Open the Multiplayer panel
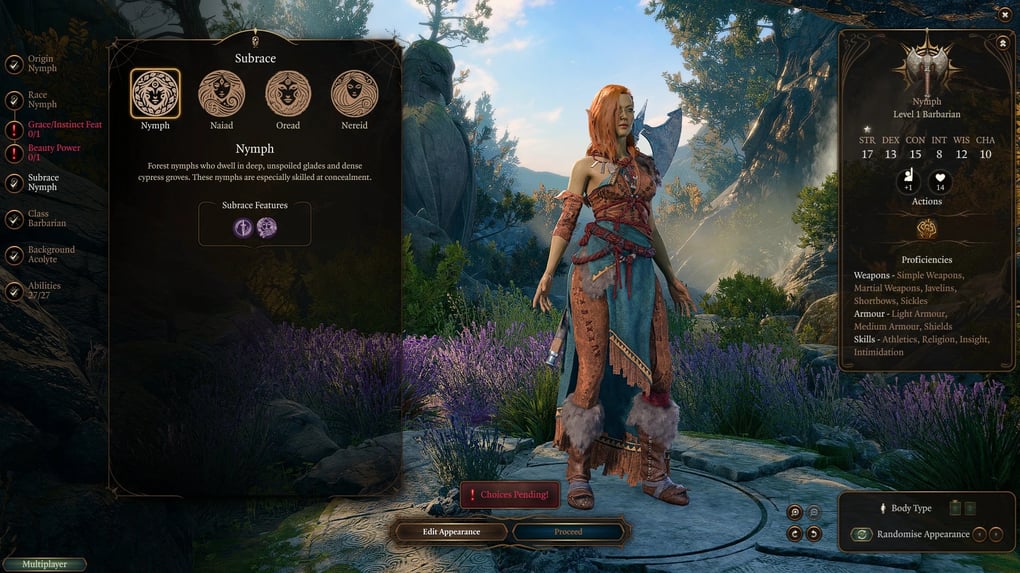This screenshot has width=1020, height=573. tap(44, 565)
